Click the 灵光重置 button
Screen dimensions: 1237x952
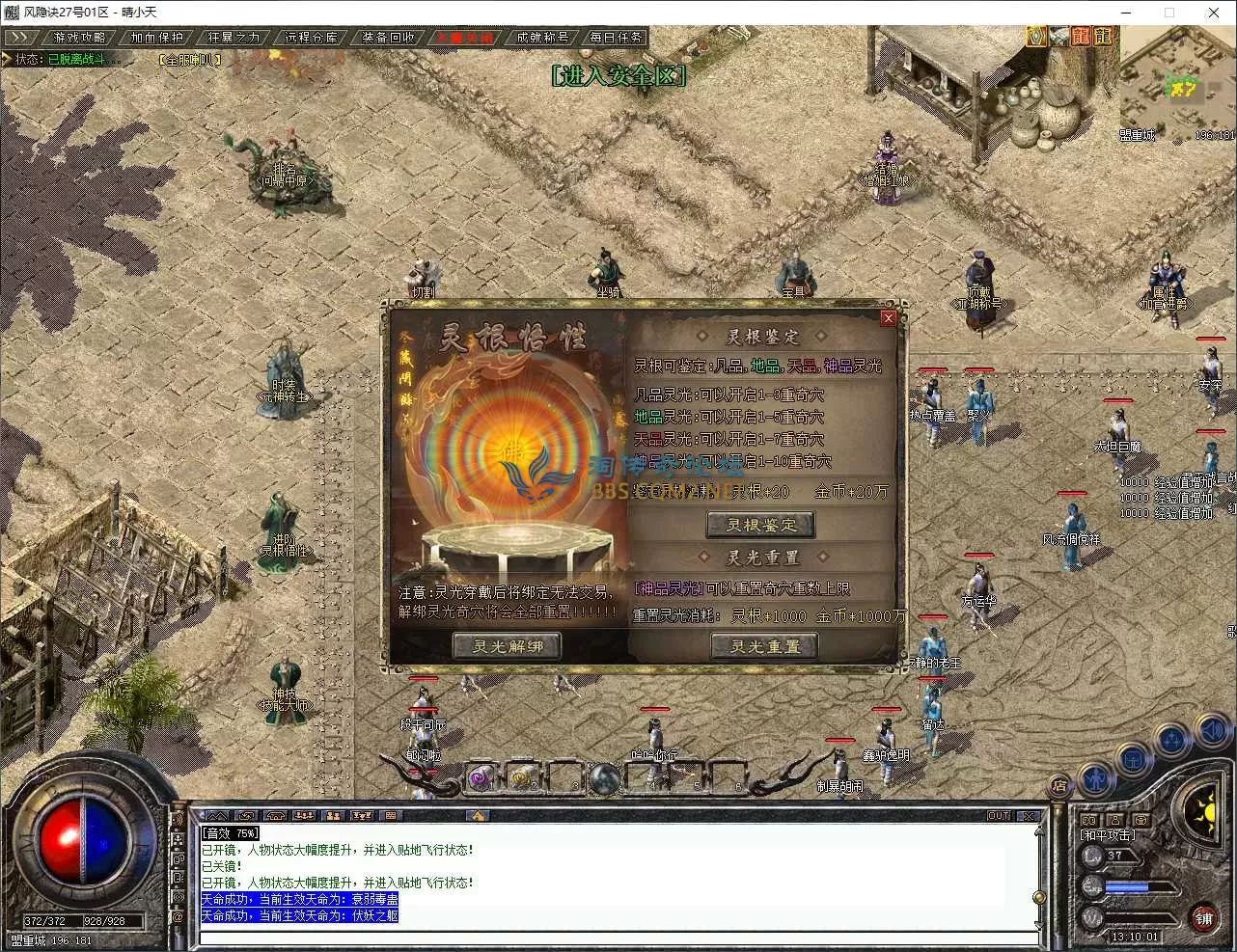pos(764,646)
